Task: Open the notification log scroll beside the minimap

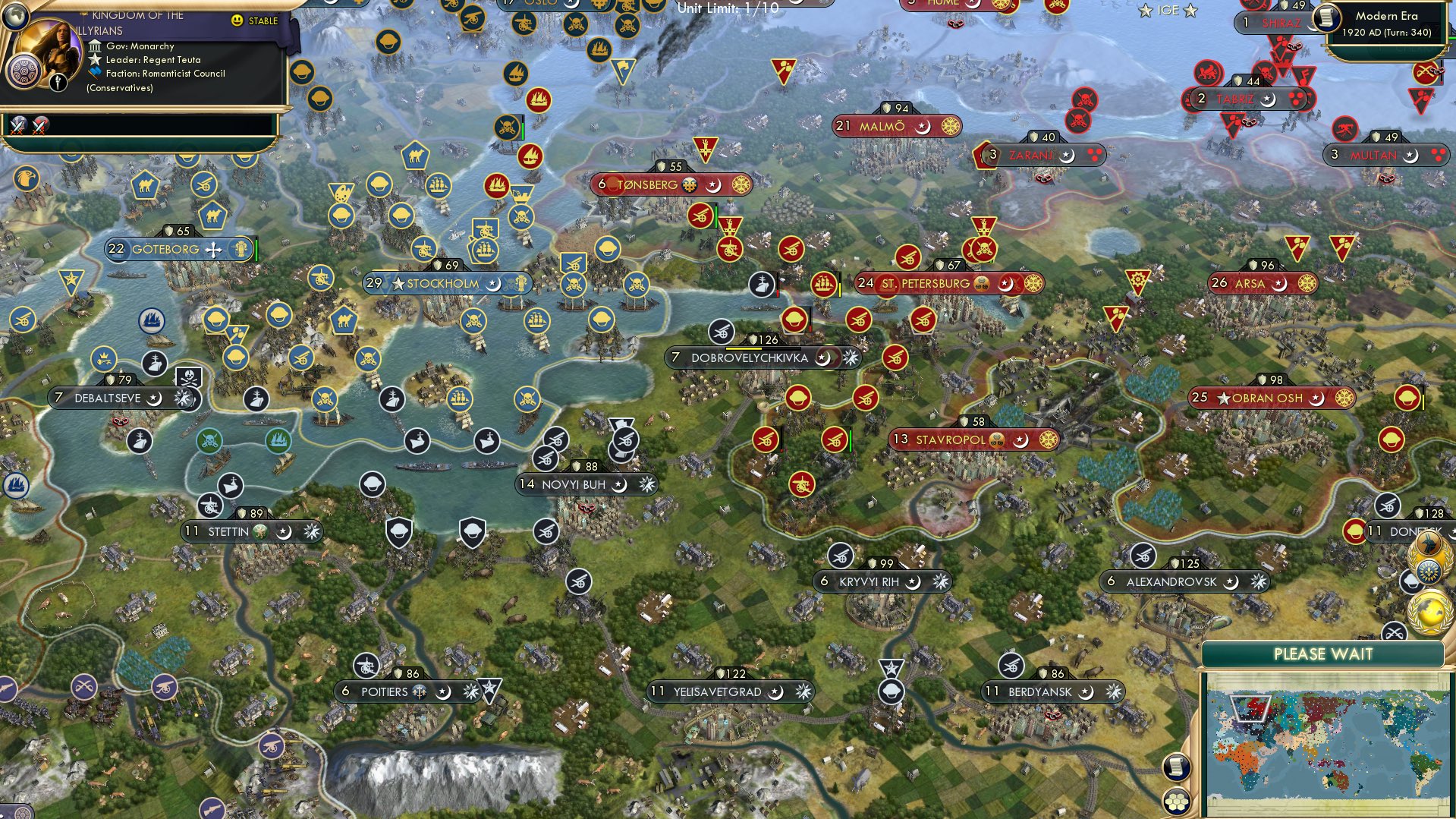Action: pos(1178,767)
